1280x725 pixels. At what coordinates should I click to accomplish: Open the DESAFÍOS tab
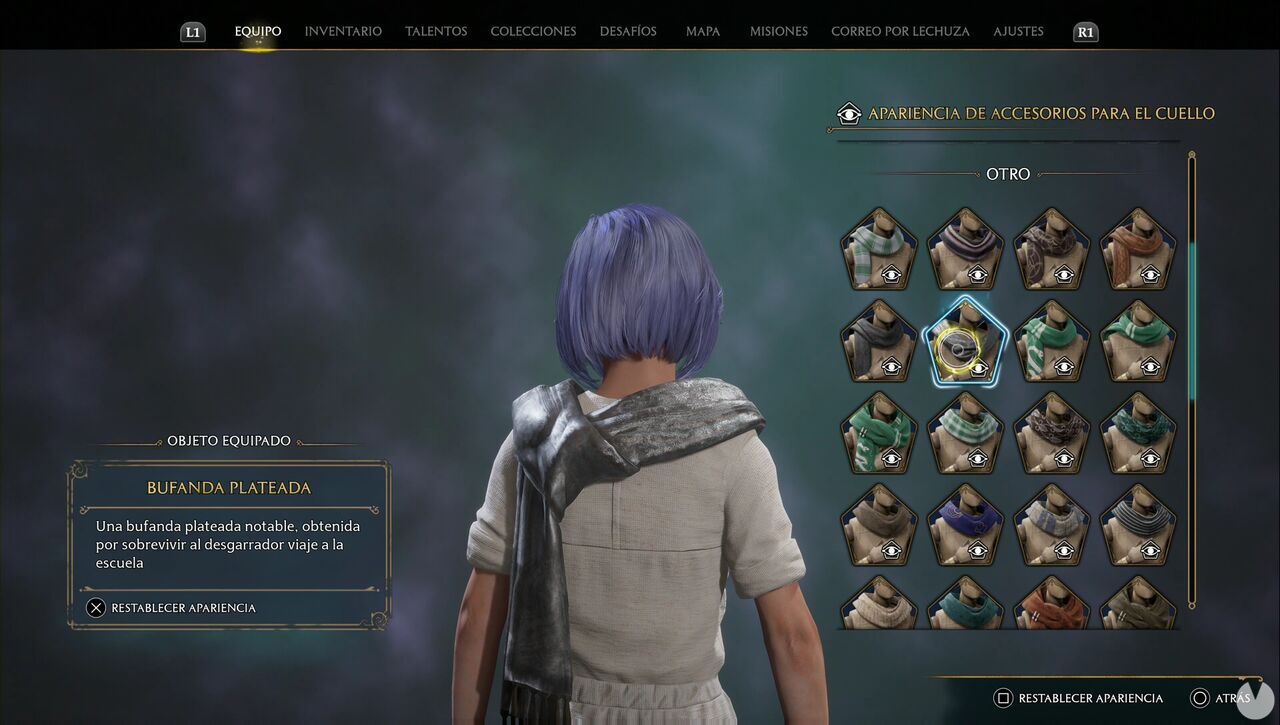click(628, 31)
